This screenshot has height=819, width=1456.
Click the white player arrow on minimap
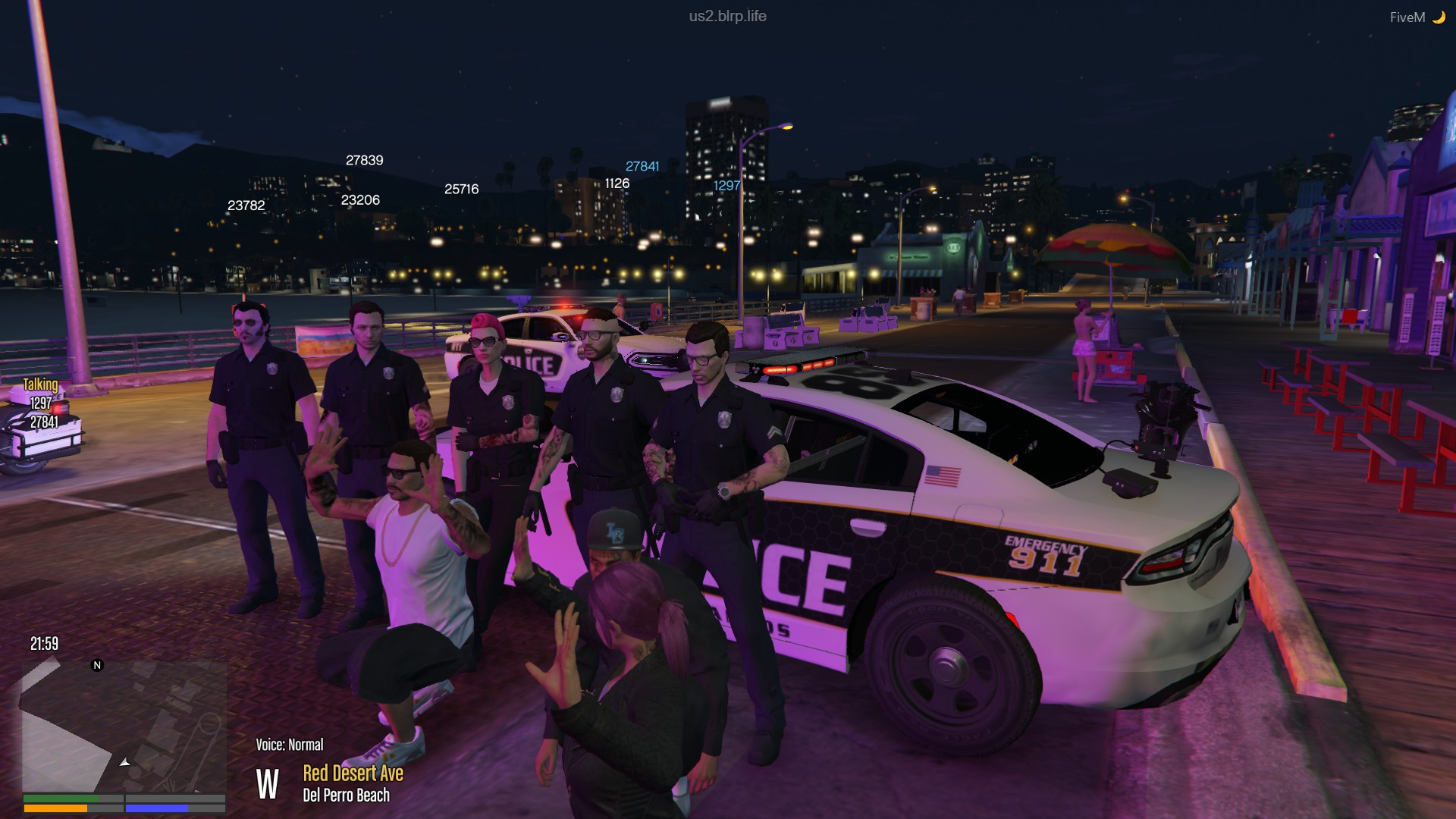click(x=125, y=761)
